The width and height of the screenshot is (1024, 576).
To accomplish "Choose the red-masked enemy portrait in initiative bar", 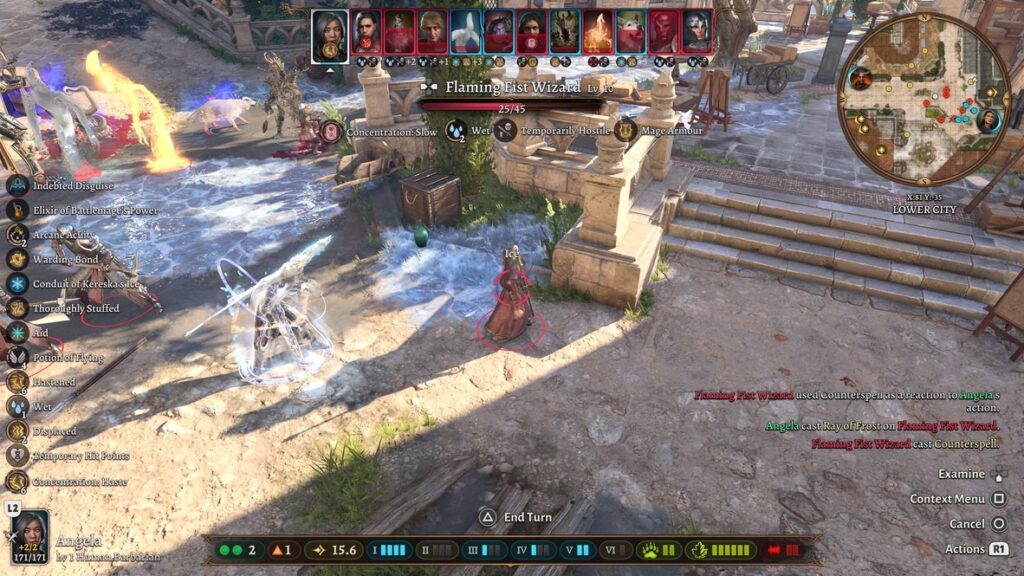I will pos(664,32).
